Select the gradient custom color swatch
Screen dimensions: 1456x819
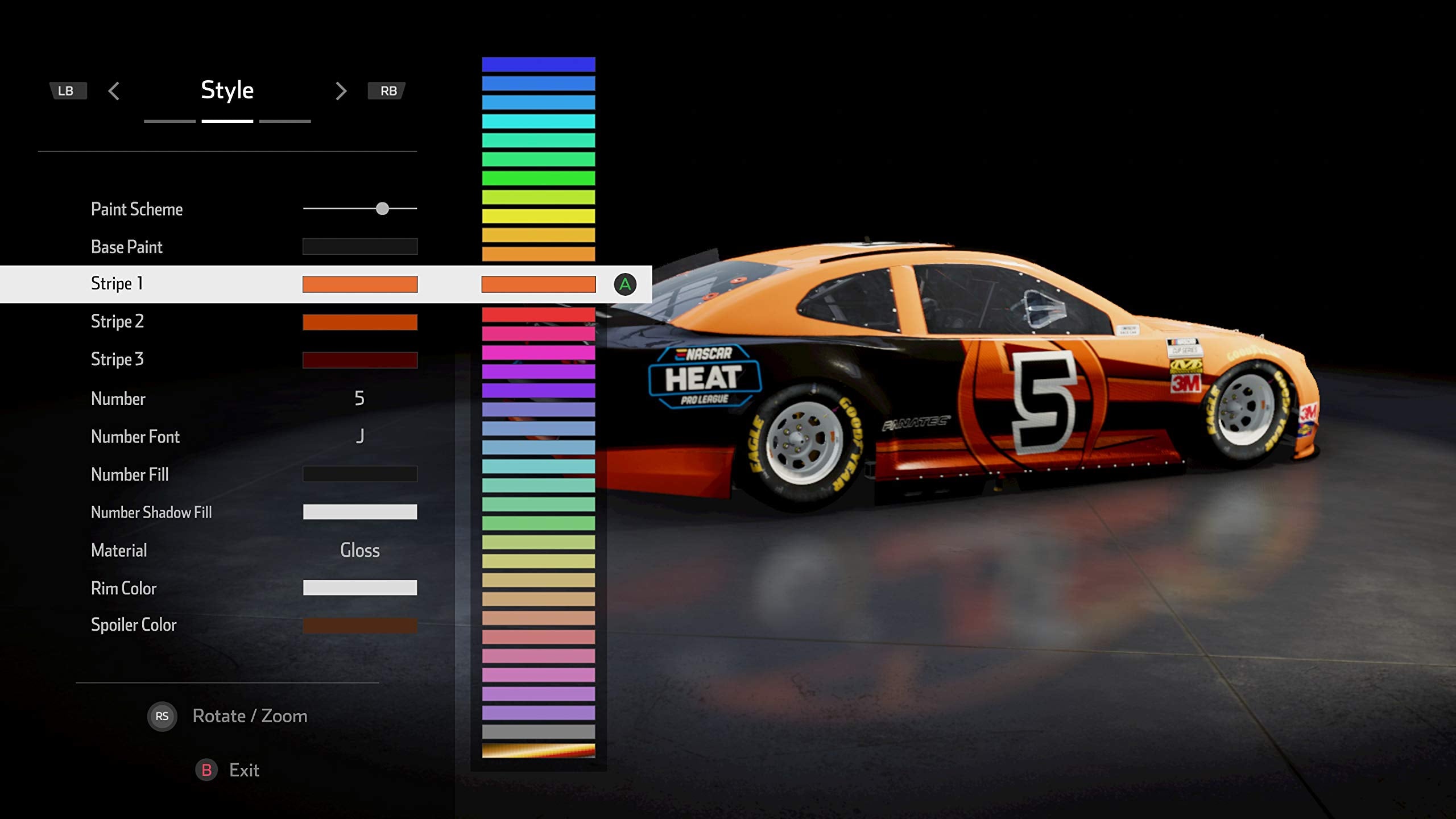click(x=538, y=751)
